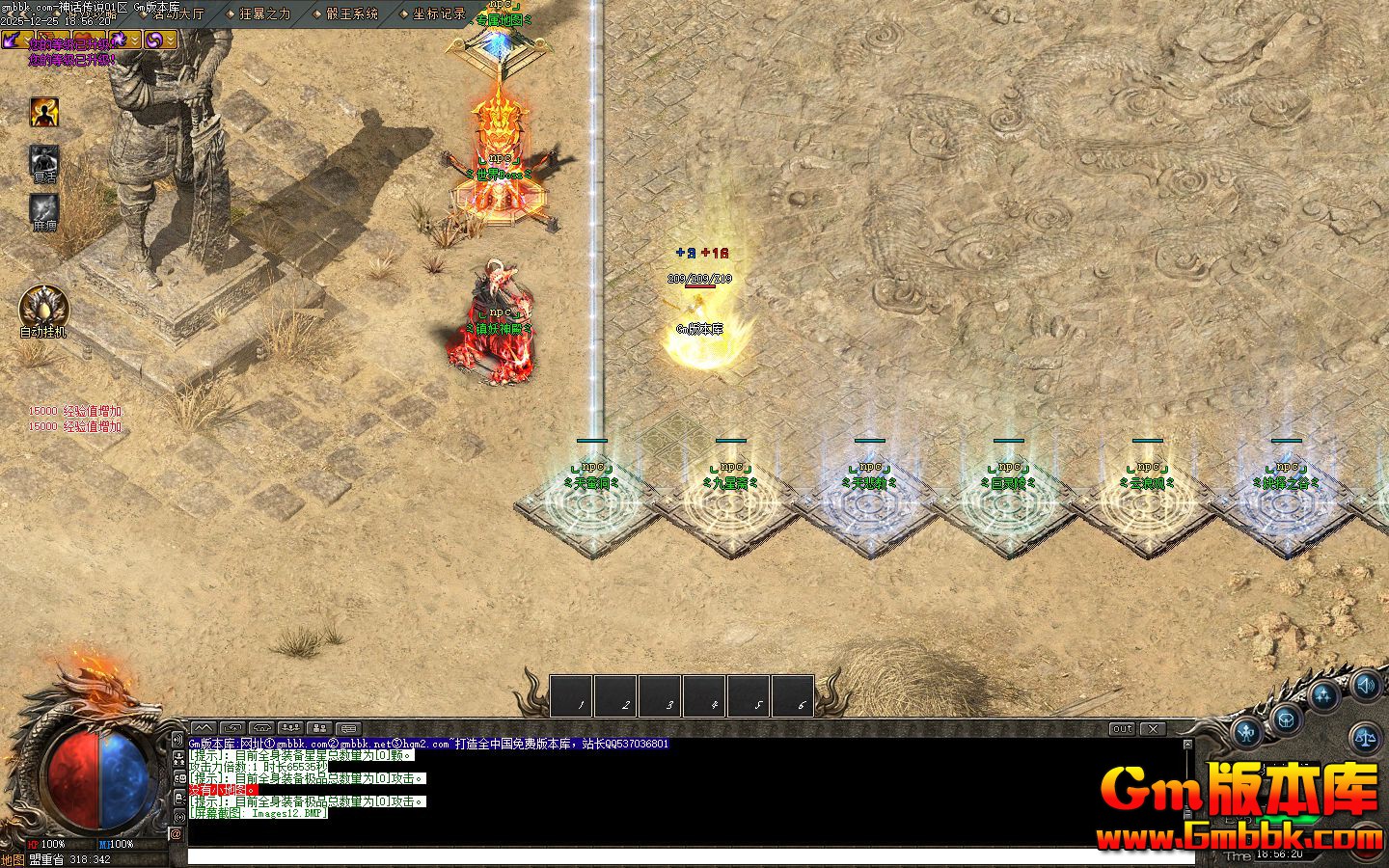The width and height of the screenshot is (1389, 868).
Task: Click the 'out' button above chat
Action: click(x=1121, y=729)
